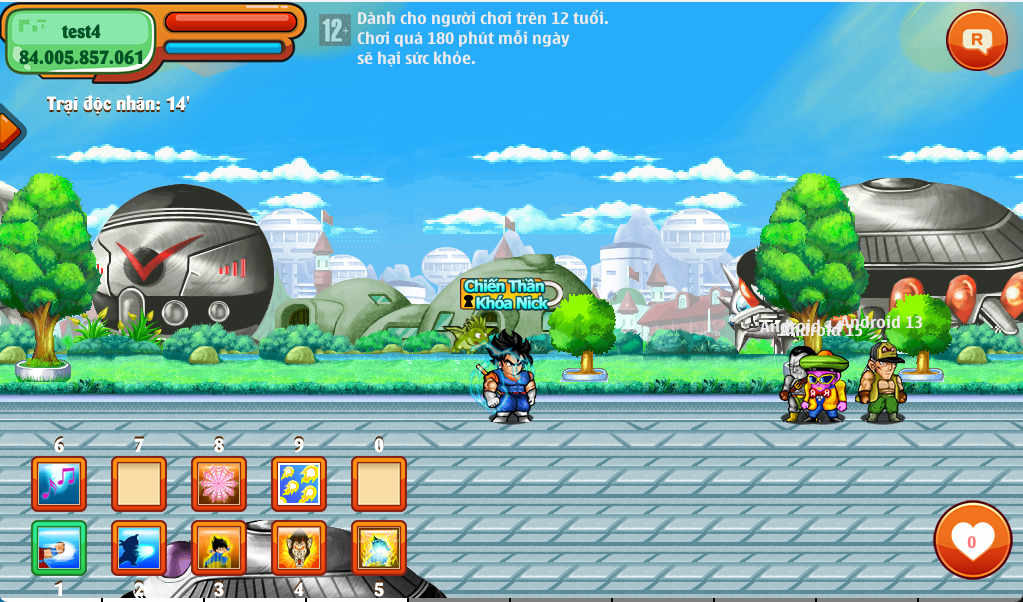This screenshot has width=1023, height=602.
Task: Use the glowing blue aura skill
Action: click(379, 548)
